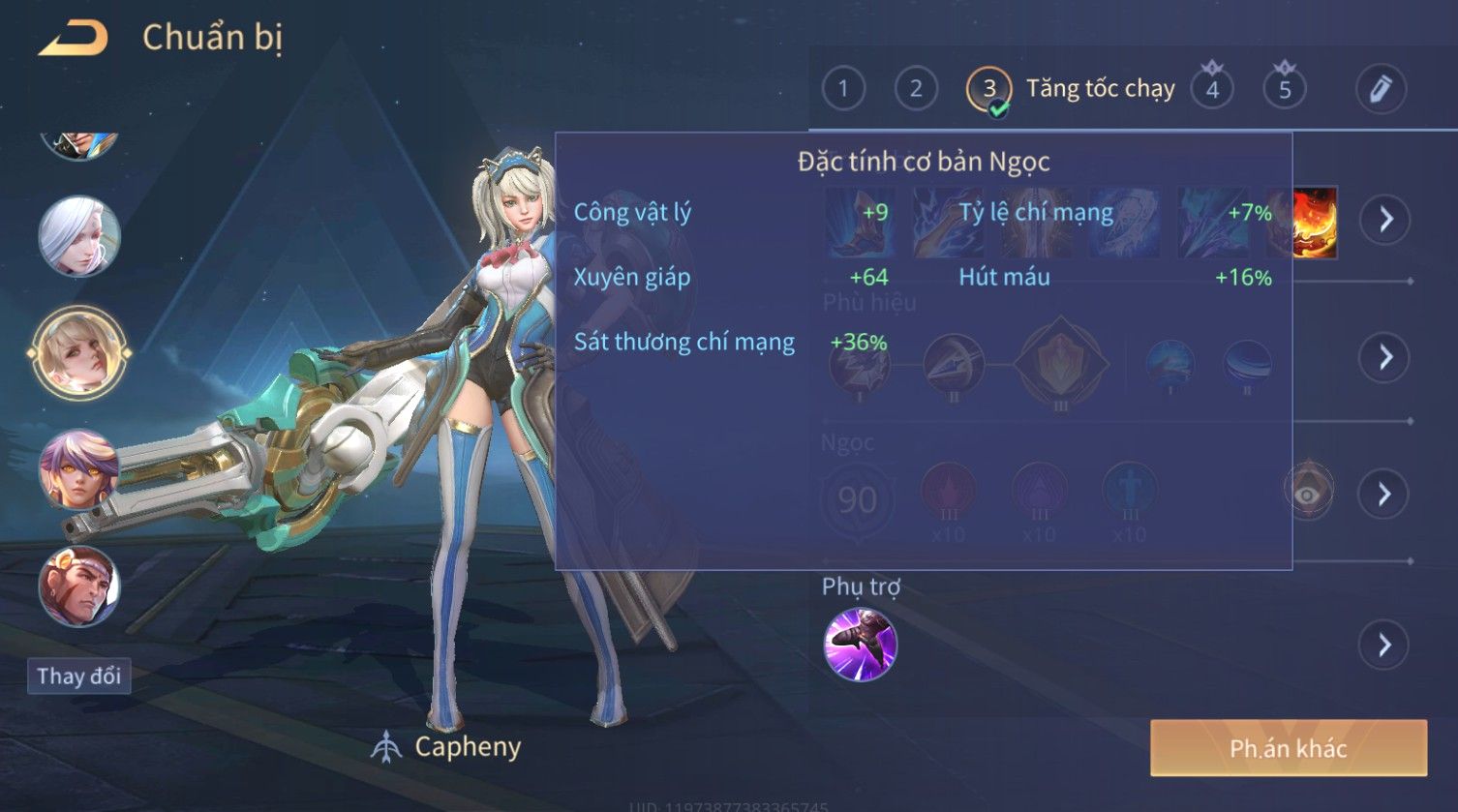Screen dimensions: 1458x812
Task: Choose locked preset slot 5
Action: (x=1285, y=89)
